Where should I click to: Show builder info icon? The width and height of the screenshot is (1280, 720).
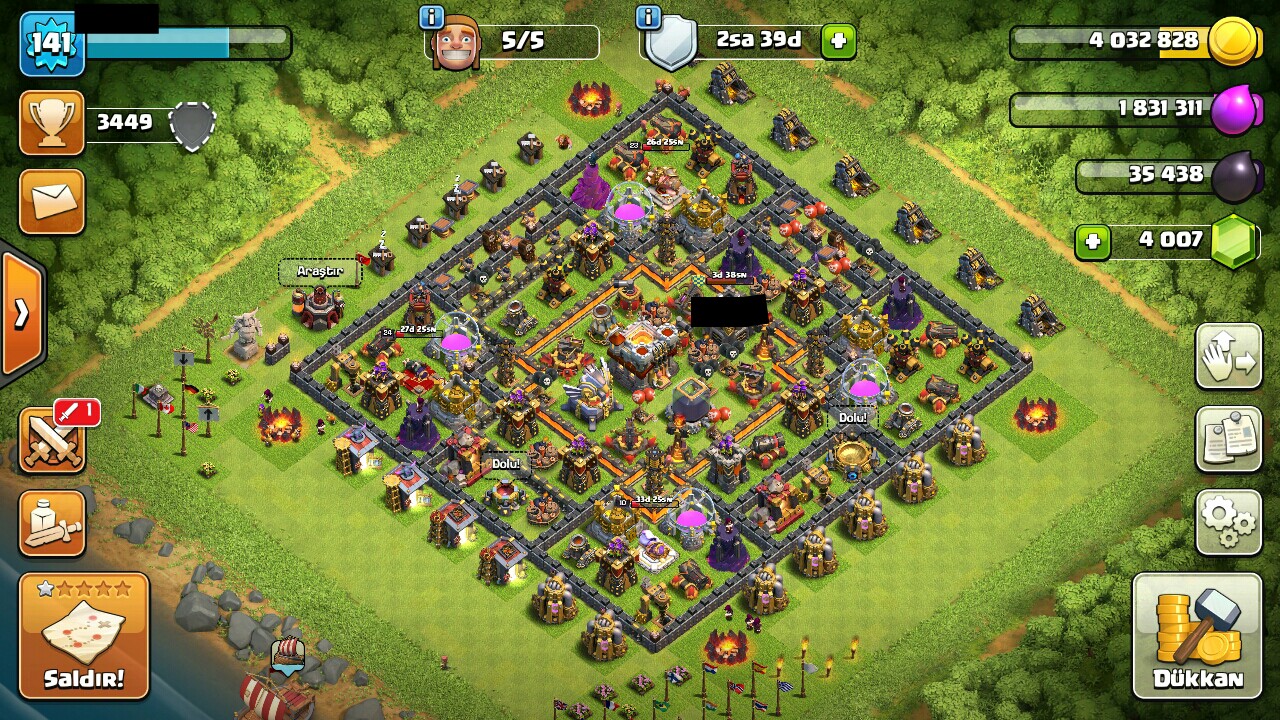pos(432,17)
